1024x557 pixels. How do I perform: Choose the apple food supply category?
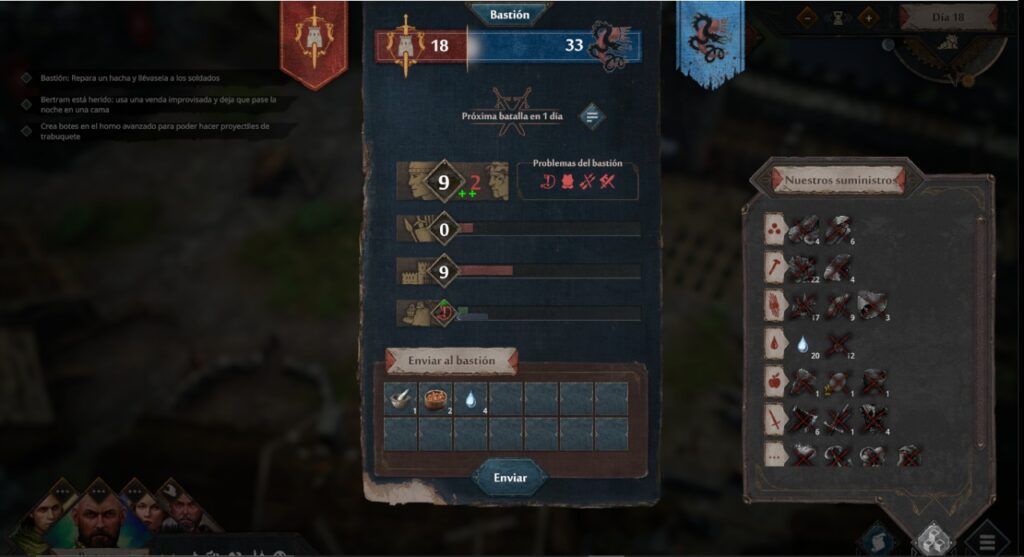pyautogui.click(x=776, y=380)
